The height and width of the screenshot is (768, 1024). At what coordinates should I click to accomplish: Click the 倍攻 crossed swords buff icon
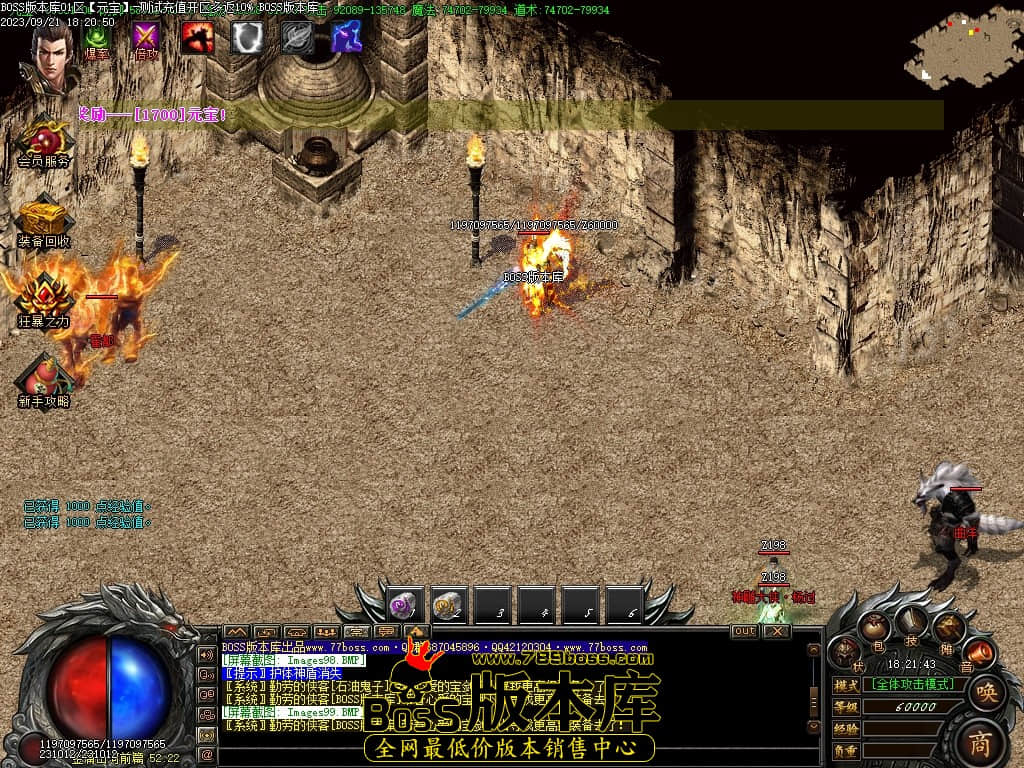coord(147,38)
